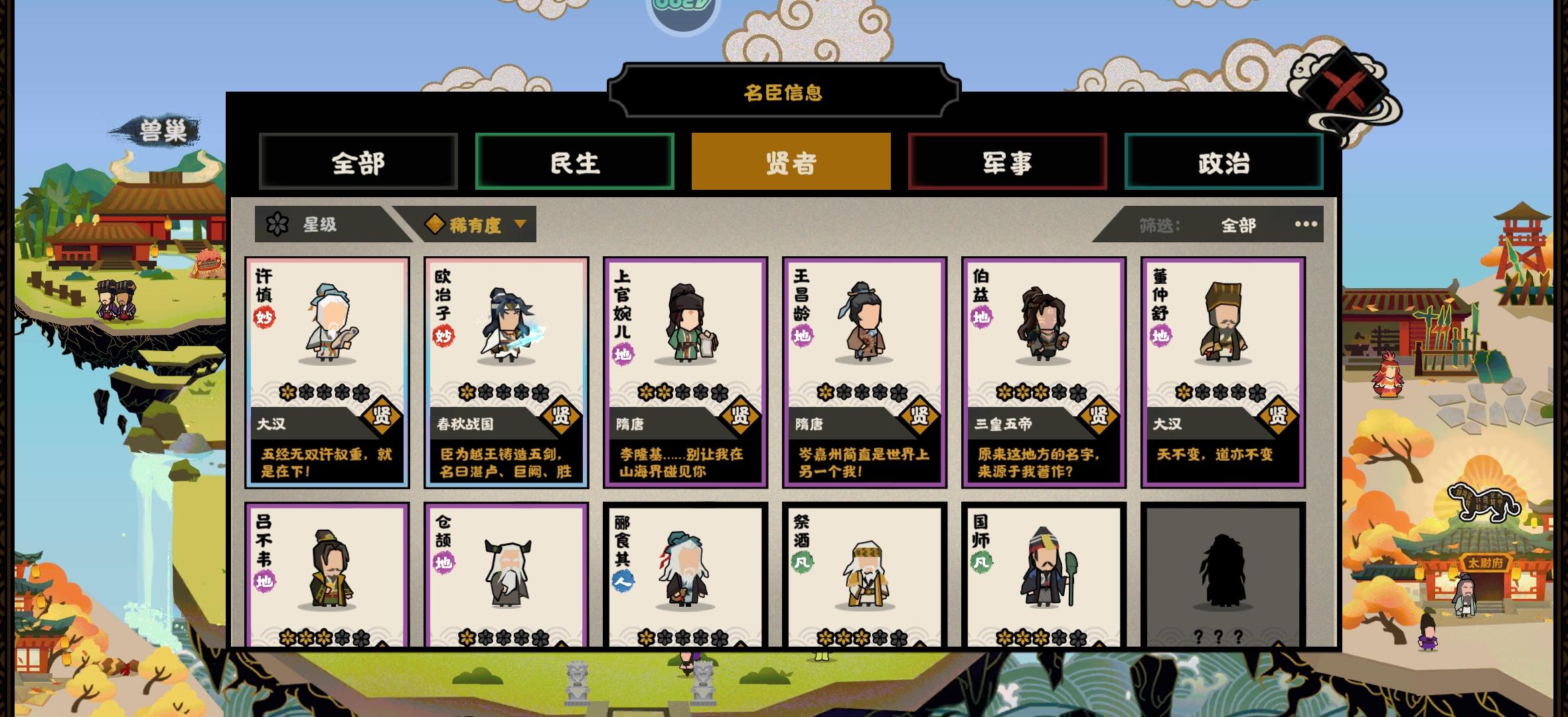Click the 兽巢 signboard on the map
1568x717 pixels.
pos(164,129)
